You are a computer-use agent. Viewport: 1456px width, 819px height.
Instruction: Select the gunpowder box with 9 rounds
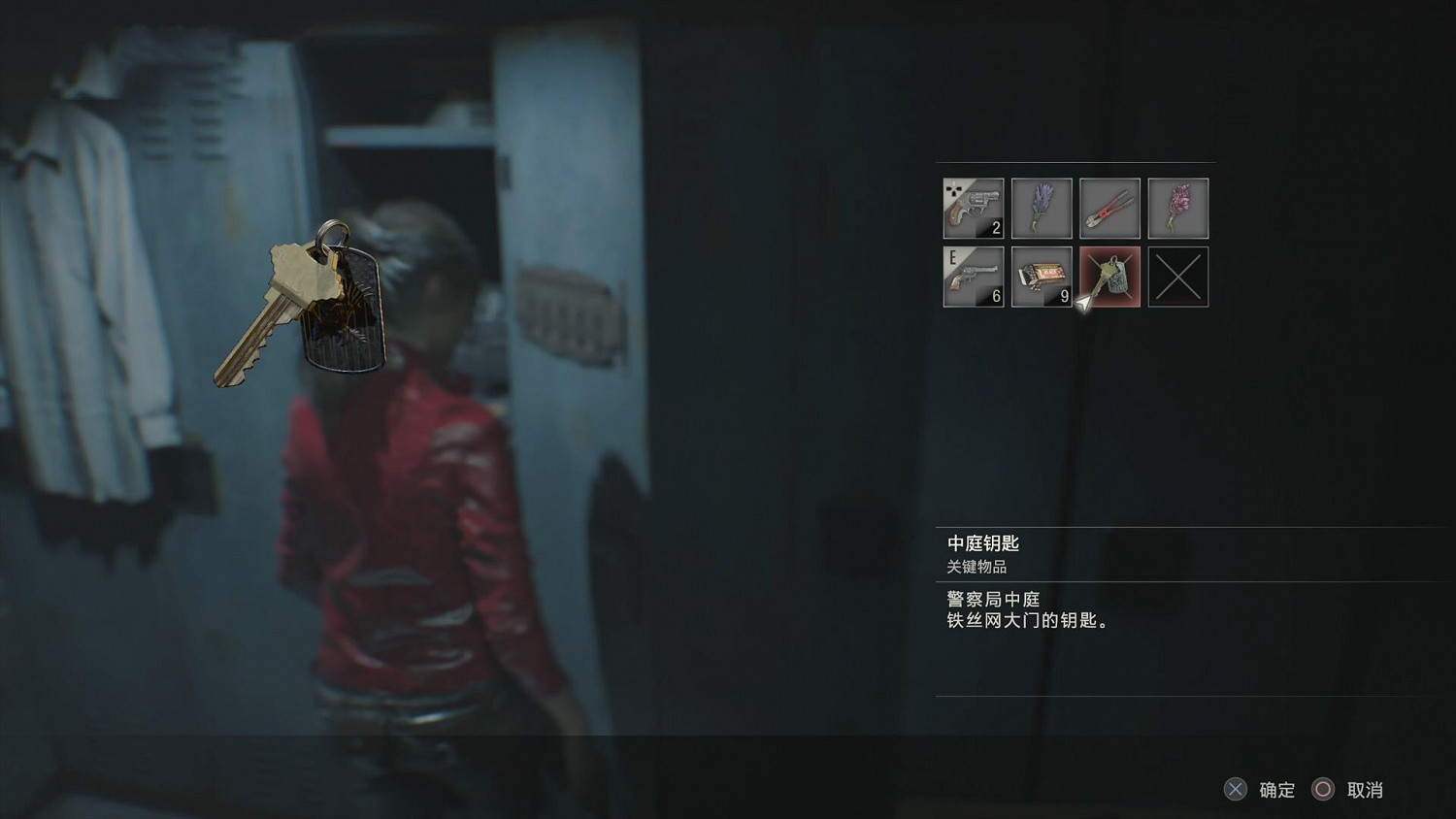coord(1041,276)
